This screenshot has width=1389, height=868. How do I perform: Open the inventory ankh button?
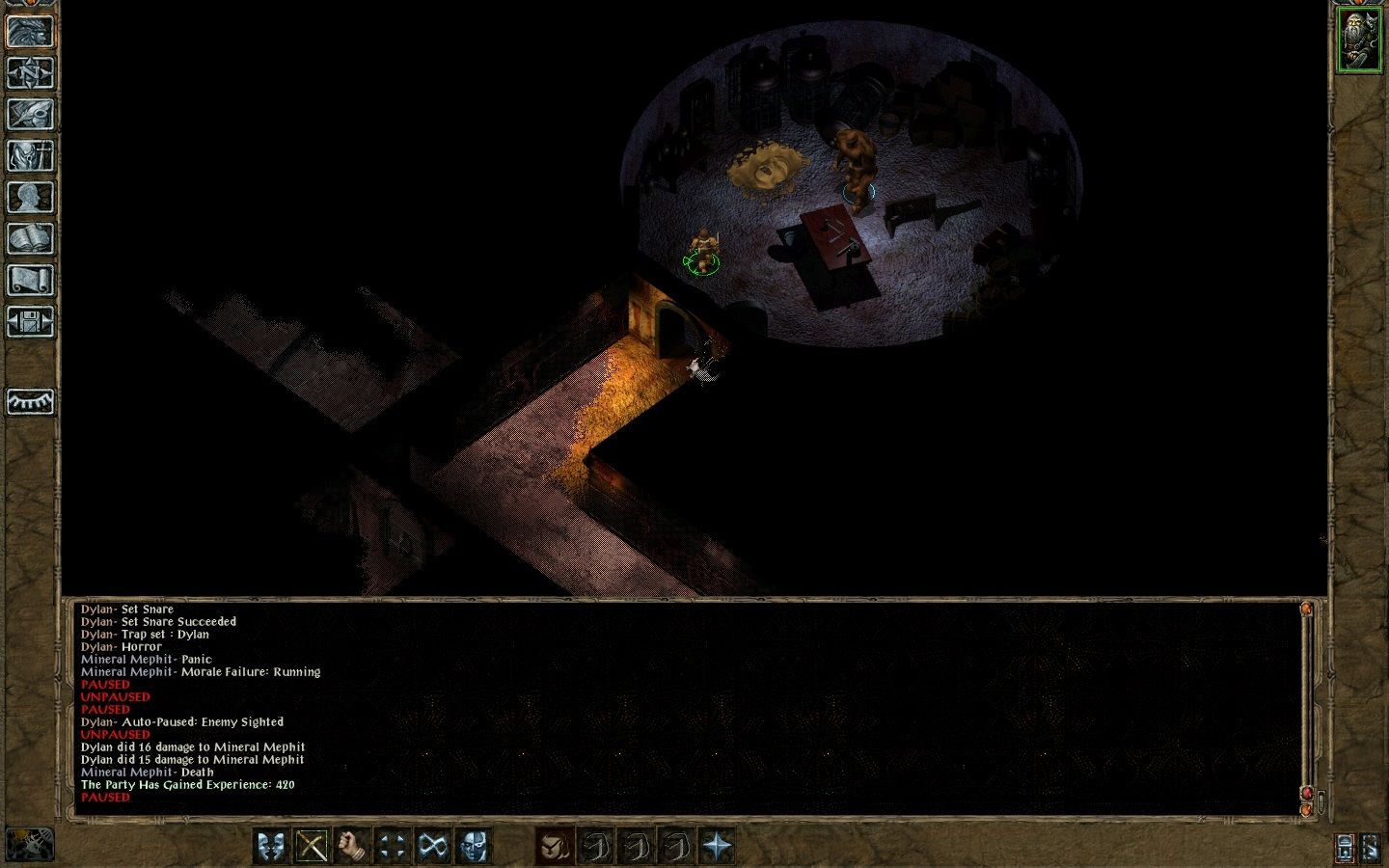(x=30, y=155)
